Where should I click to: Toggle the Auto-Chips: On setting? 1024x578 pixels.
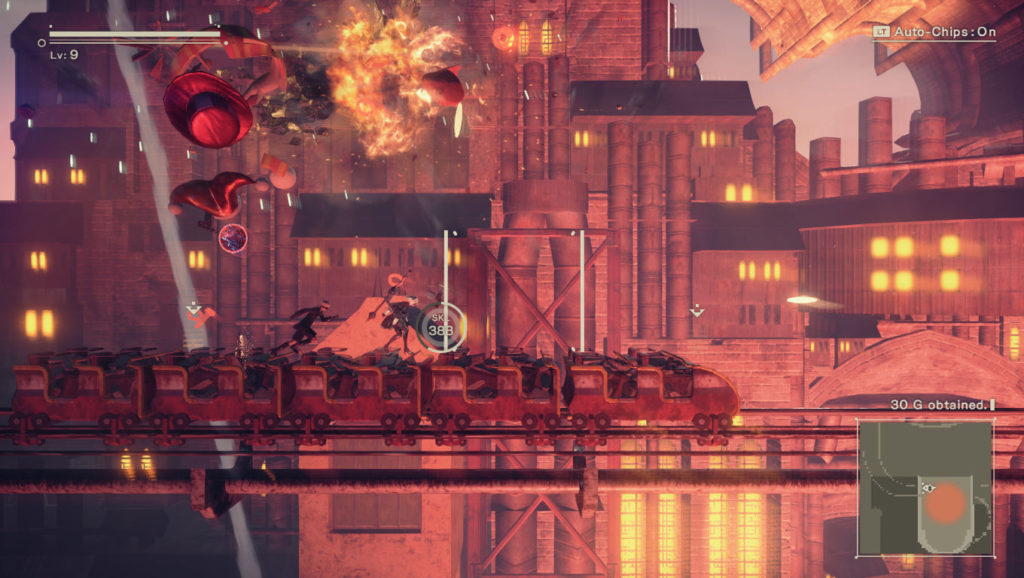pyautogui.click(x=934, y=32)
